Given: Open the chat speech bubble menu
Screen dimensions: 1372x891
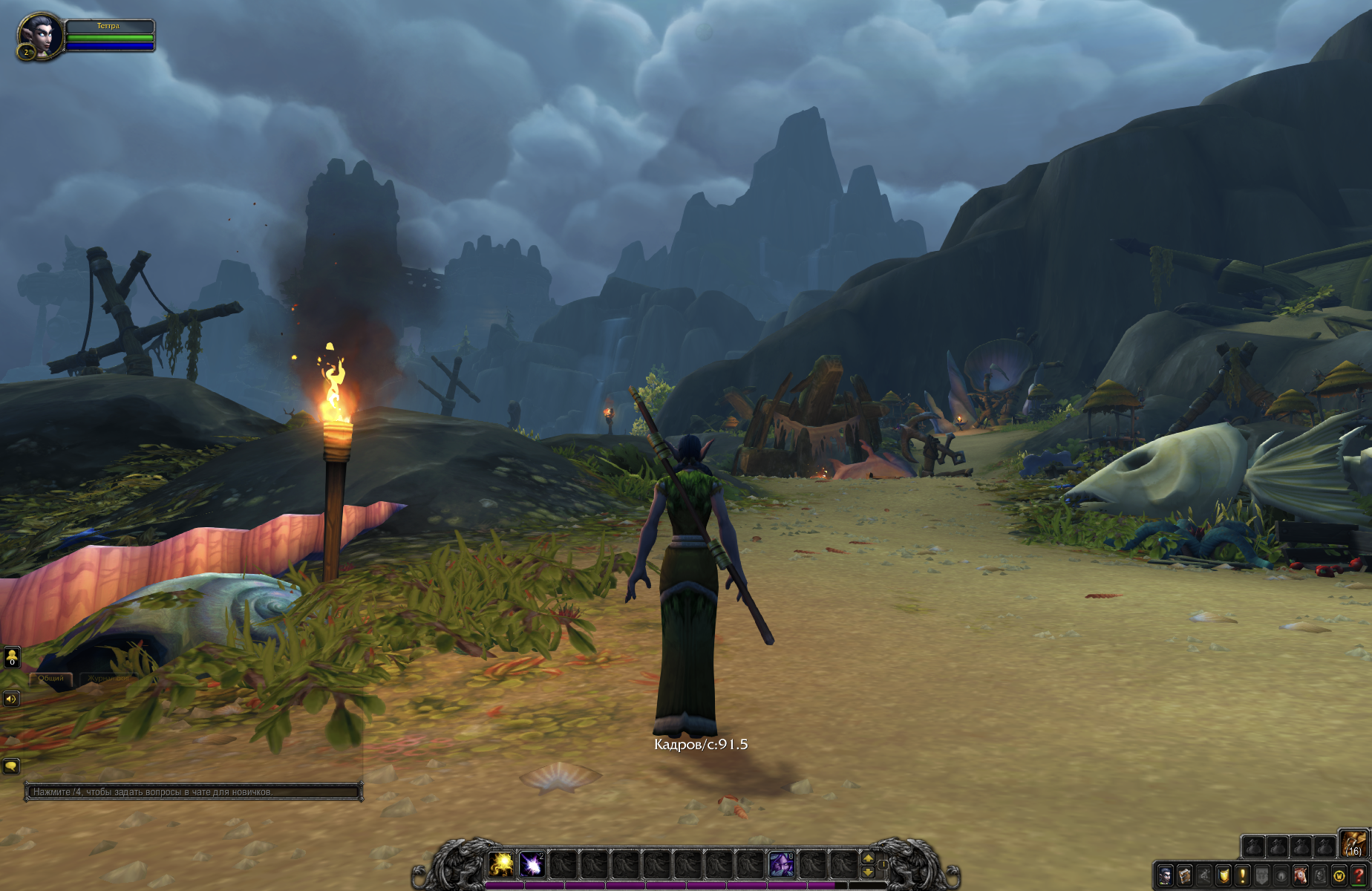Looking at the screenshot, I should pyautogui.click(x=11, y=766).
